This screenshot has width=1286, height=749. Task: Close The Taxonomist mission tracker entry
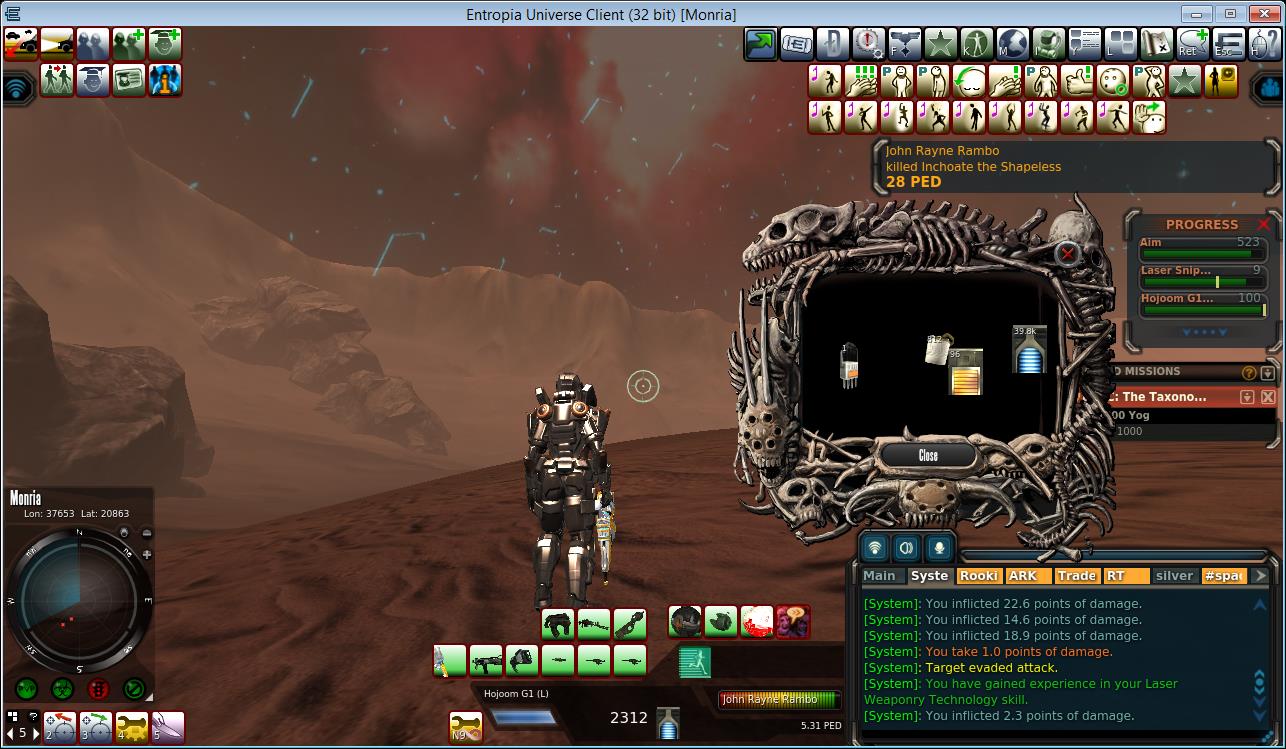click(1268, 397)
